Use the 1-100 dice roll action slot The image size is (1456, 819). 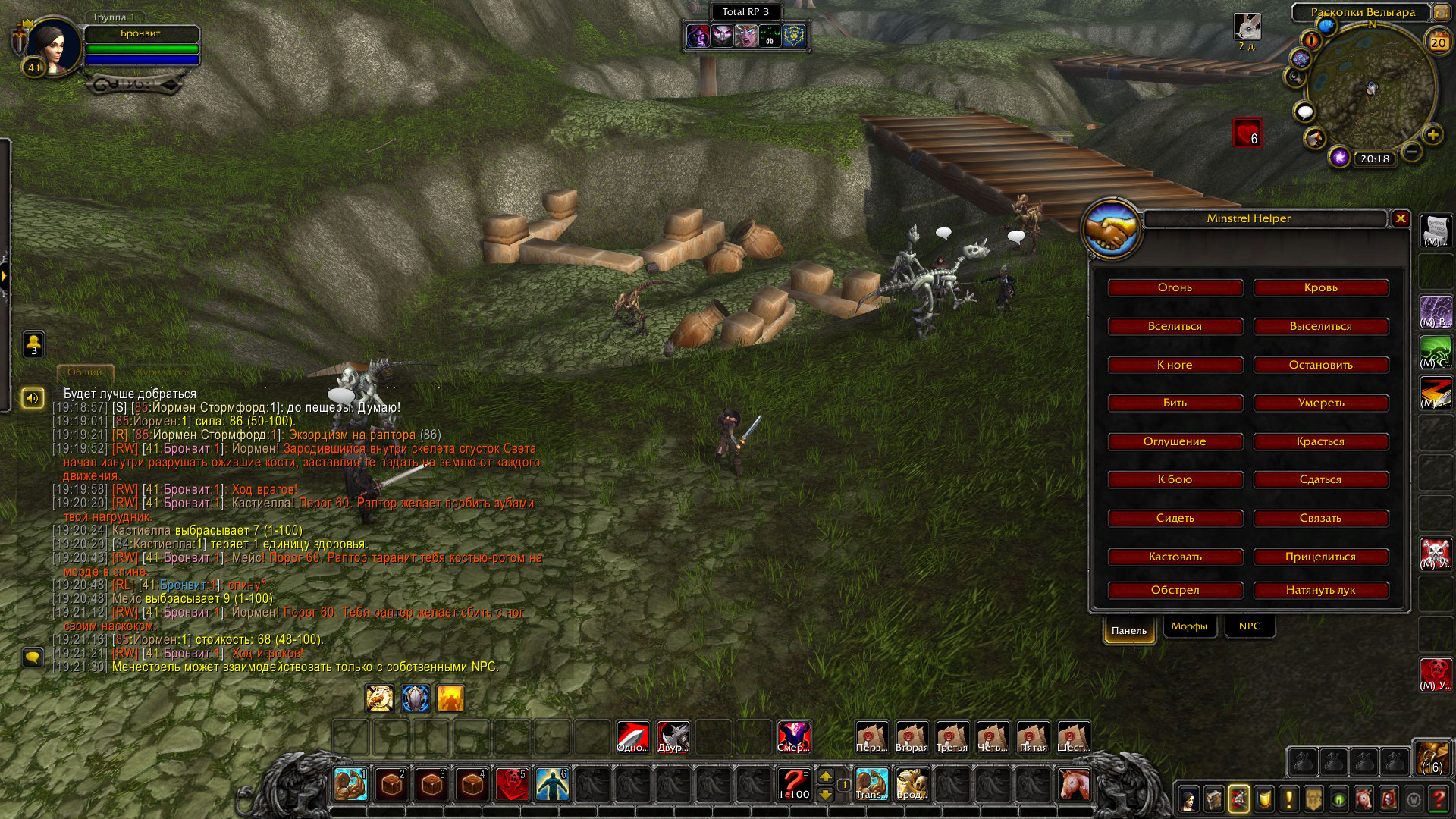[x=794, y=784]
